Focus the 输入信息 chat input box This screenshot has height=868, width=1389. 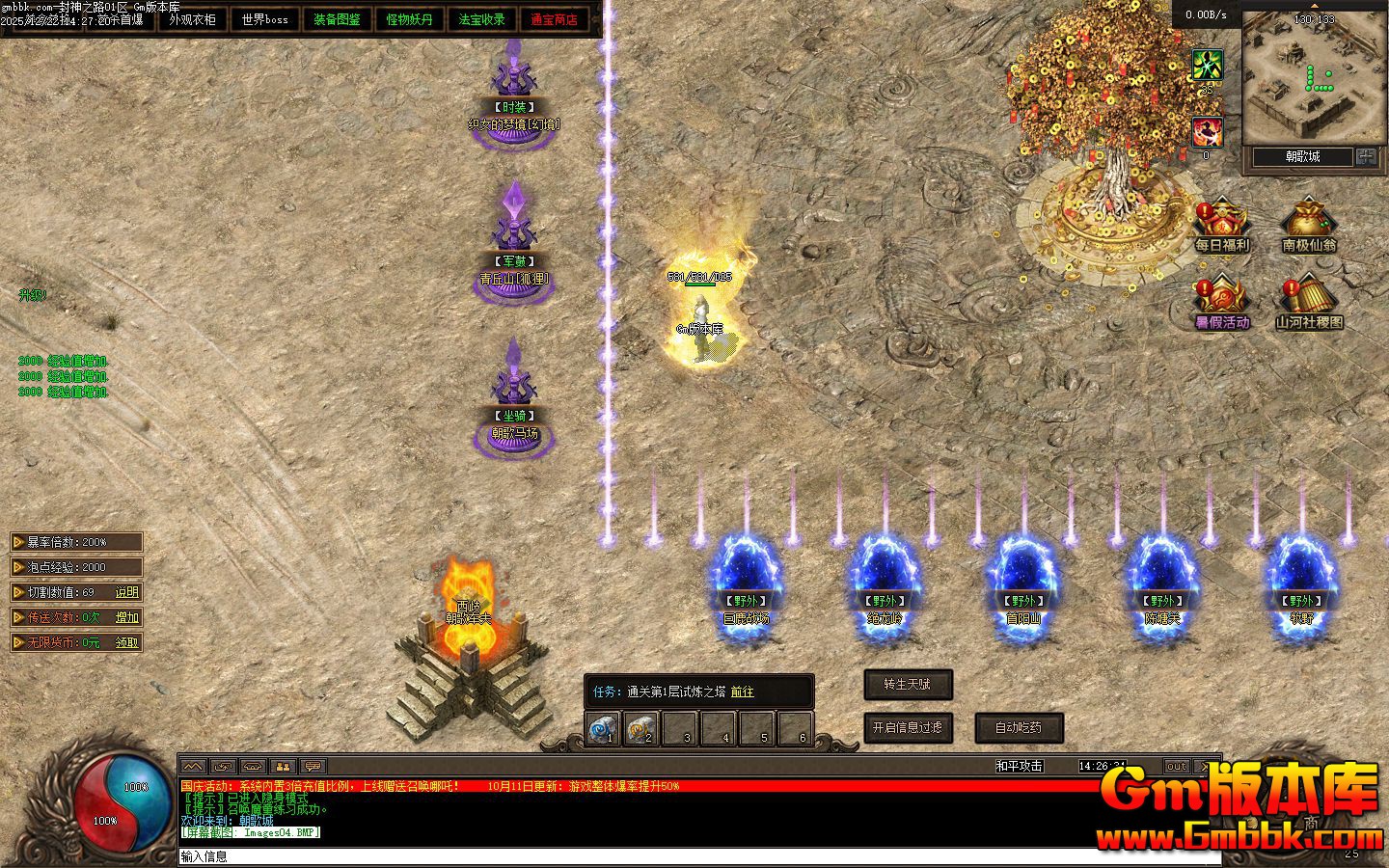point(675,856)
